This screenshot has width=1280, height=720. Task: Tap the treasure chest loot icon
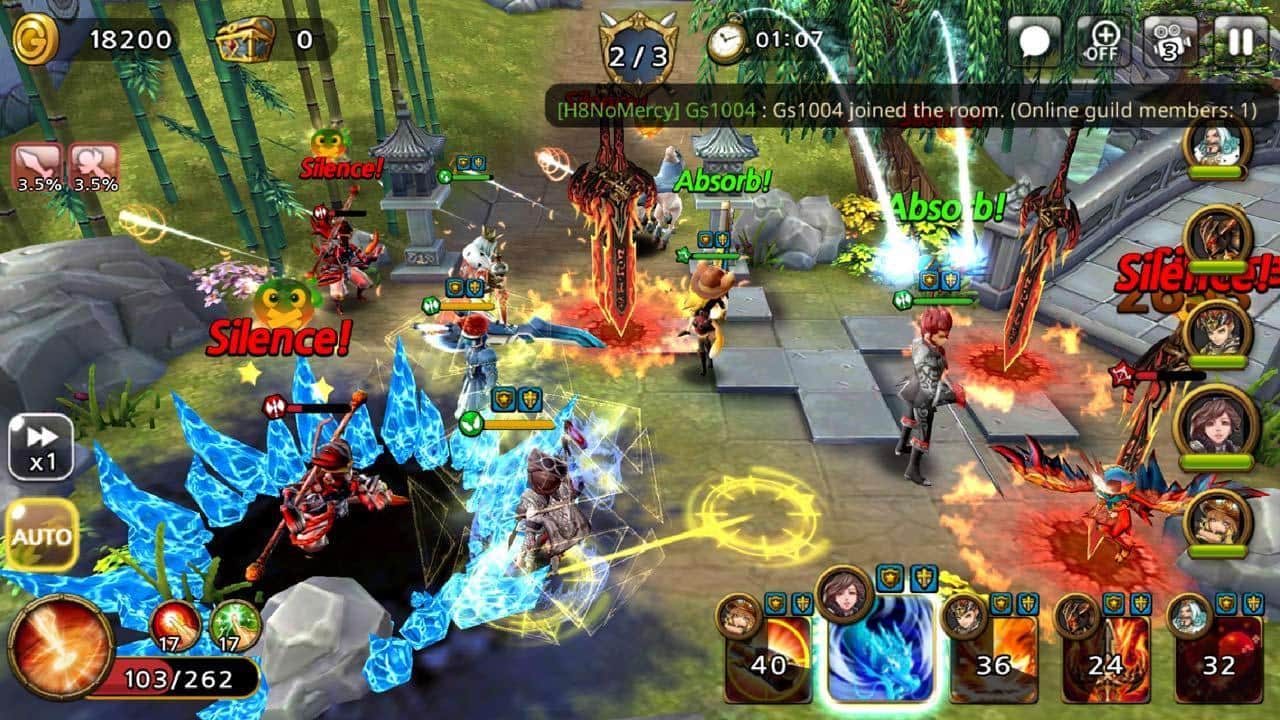tap(238, 41)
